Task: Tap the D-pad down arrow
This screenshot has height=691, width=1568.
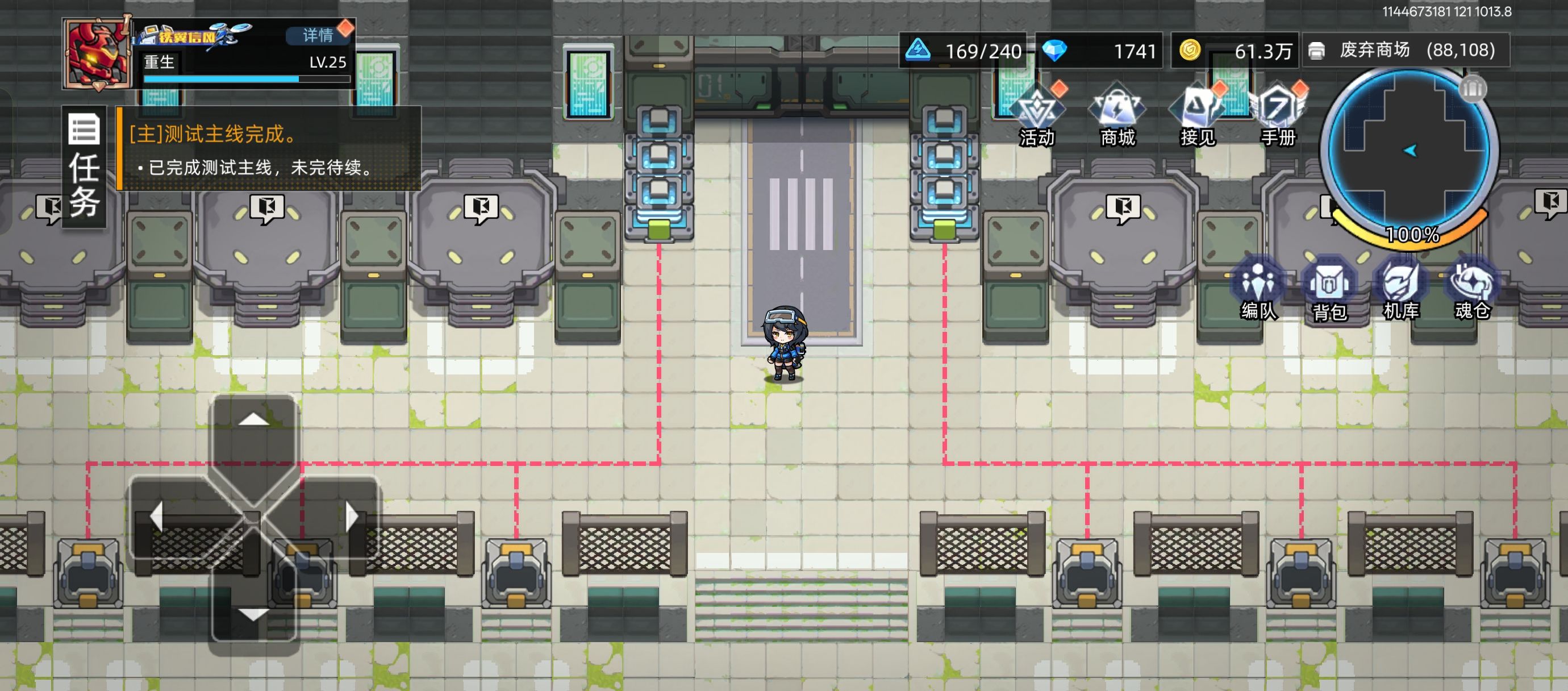Action: pyautogui.click(x=254, y=614)
